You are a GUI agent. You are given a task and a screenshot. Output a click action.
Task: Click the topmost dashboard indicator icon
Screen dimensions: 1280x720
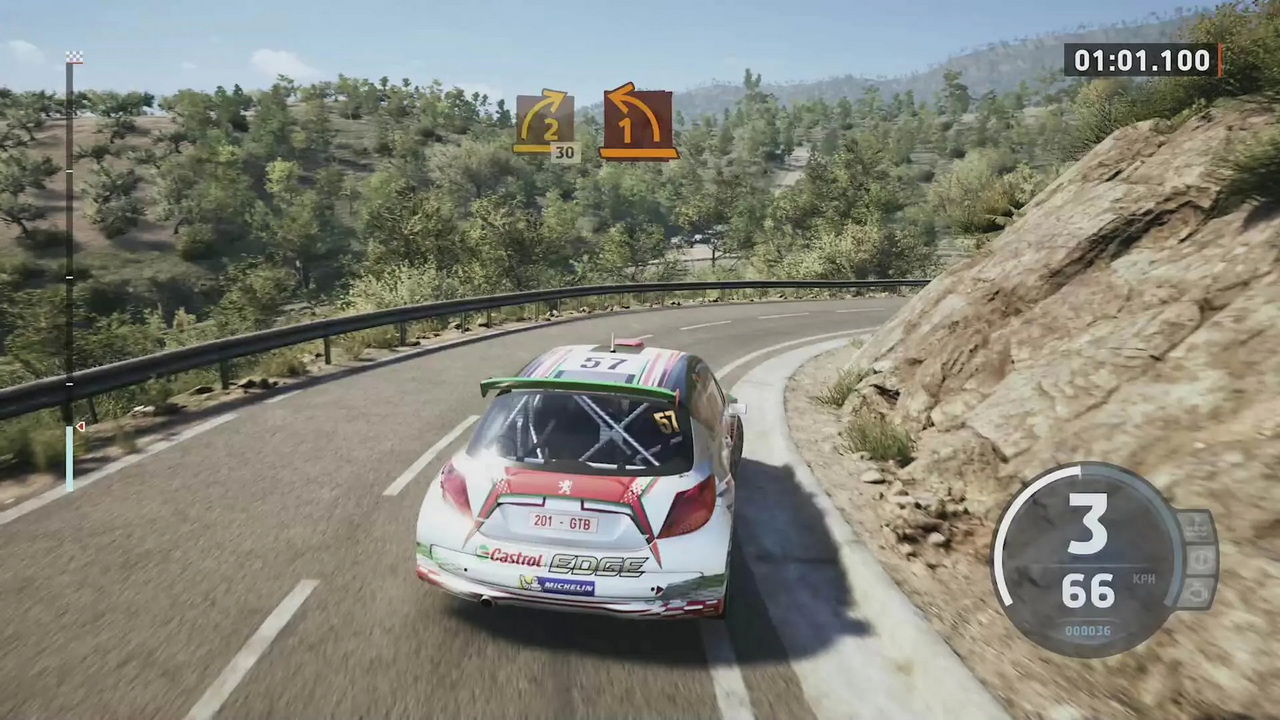pyautogui.click(x=1198, y=526)
